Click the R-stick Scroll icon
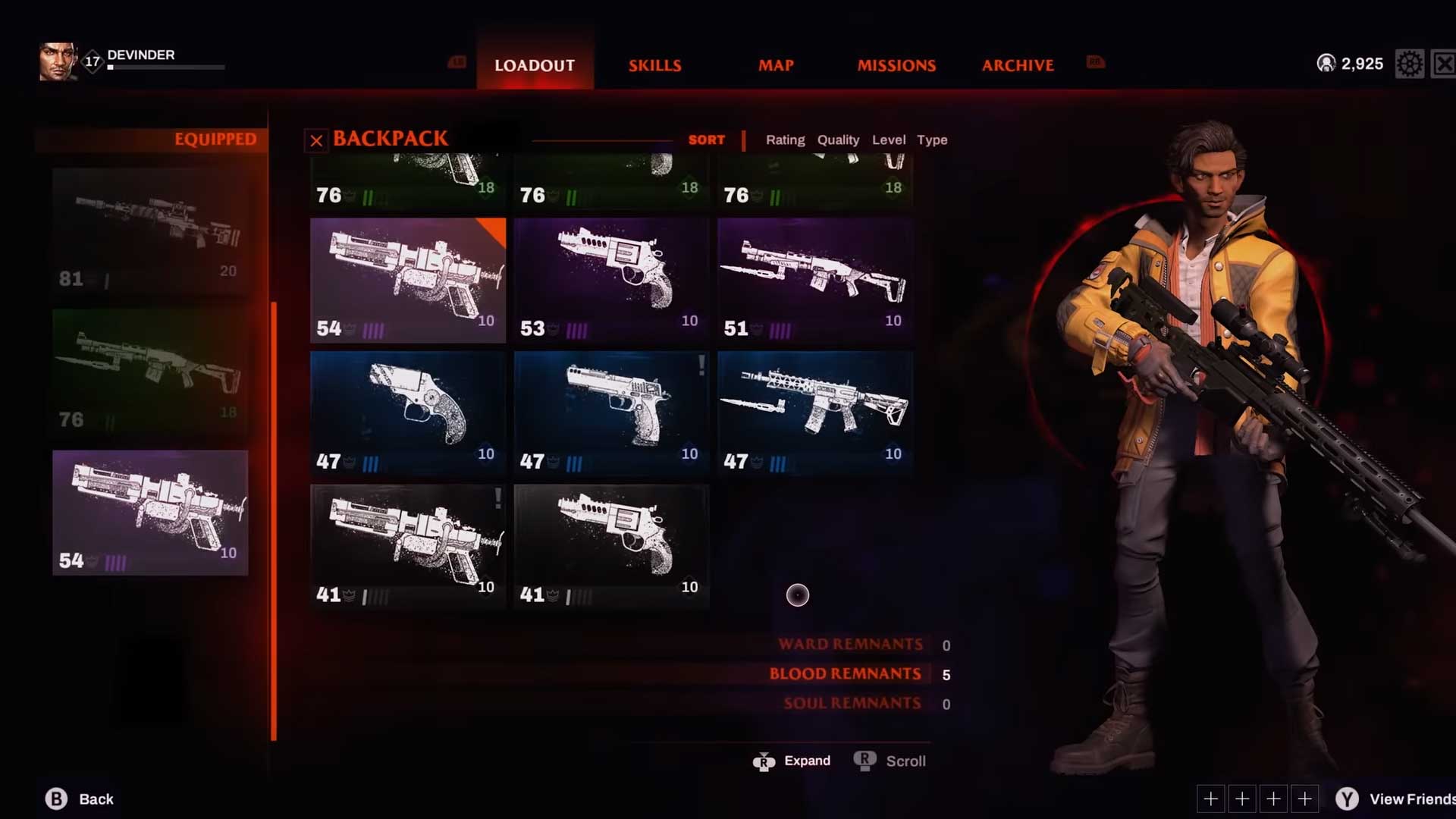1456x819 pixels. pyautogui.click(x=864, y=761)
